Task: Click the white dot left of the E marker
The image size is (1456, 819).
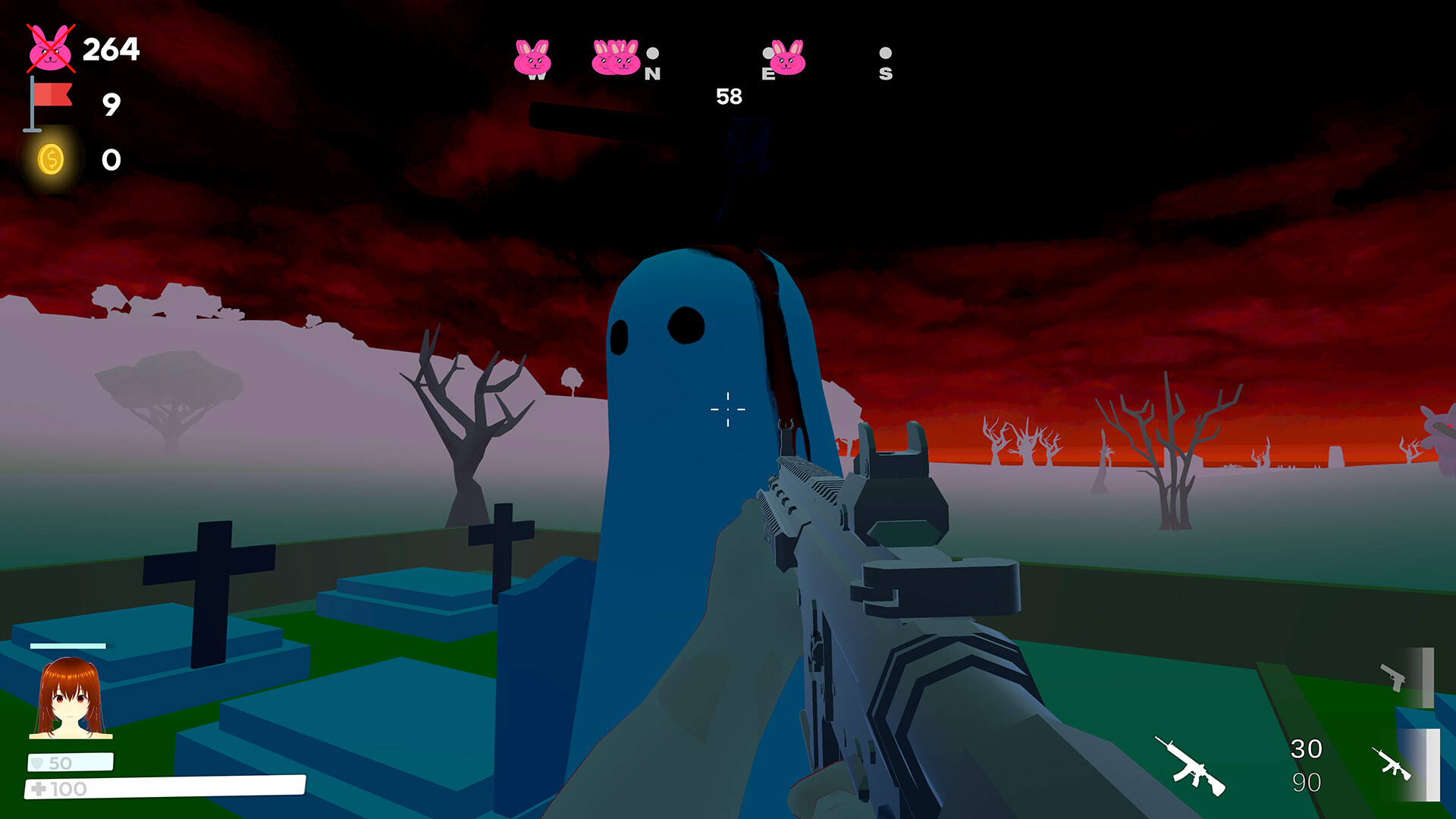Action: 767,53
